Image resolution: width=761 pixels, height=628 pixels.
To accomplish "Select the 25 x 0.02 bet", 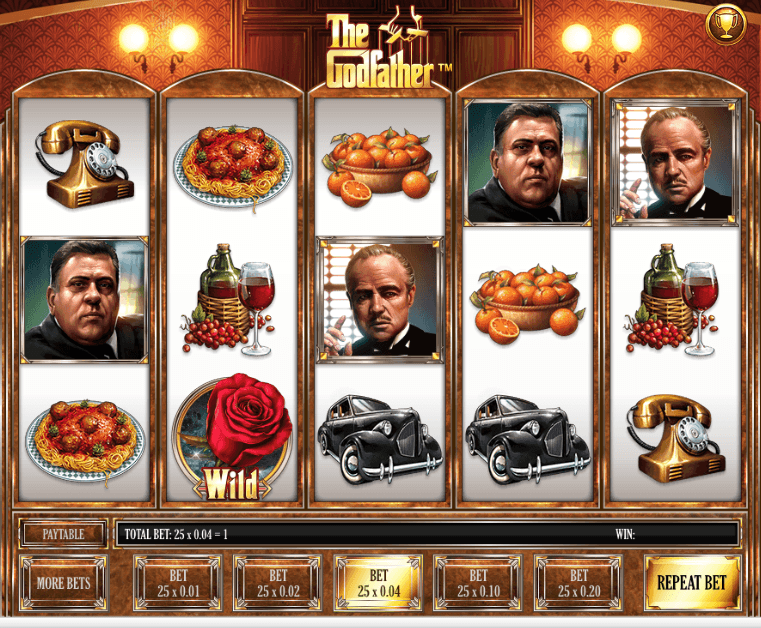I will pyautogui.click(x=277, y=583).
